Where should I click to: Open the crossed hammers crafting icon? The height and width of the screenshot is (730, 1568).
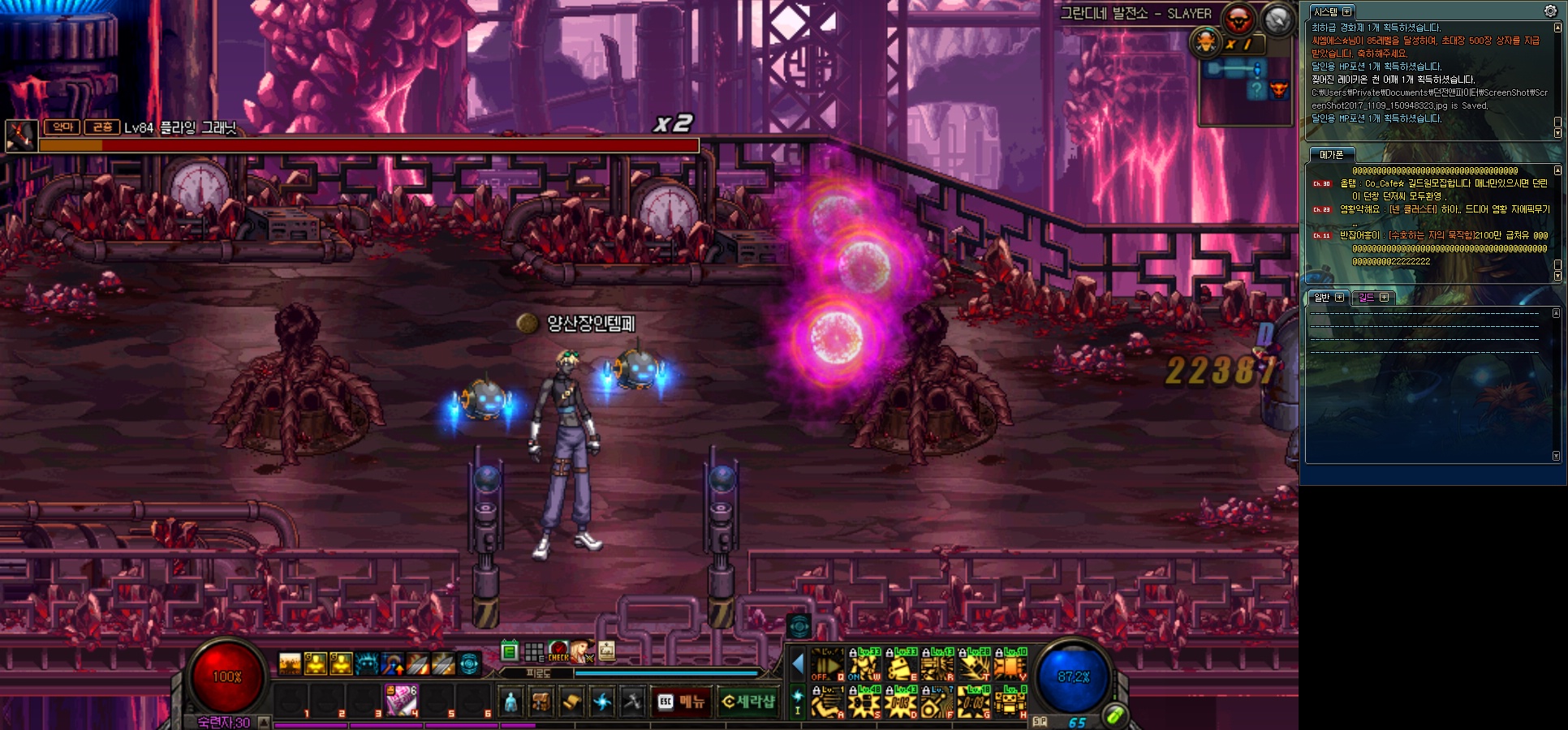(632, 702)
